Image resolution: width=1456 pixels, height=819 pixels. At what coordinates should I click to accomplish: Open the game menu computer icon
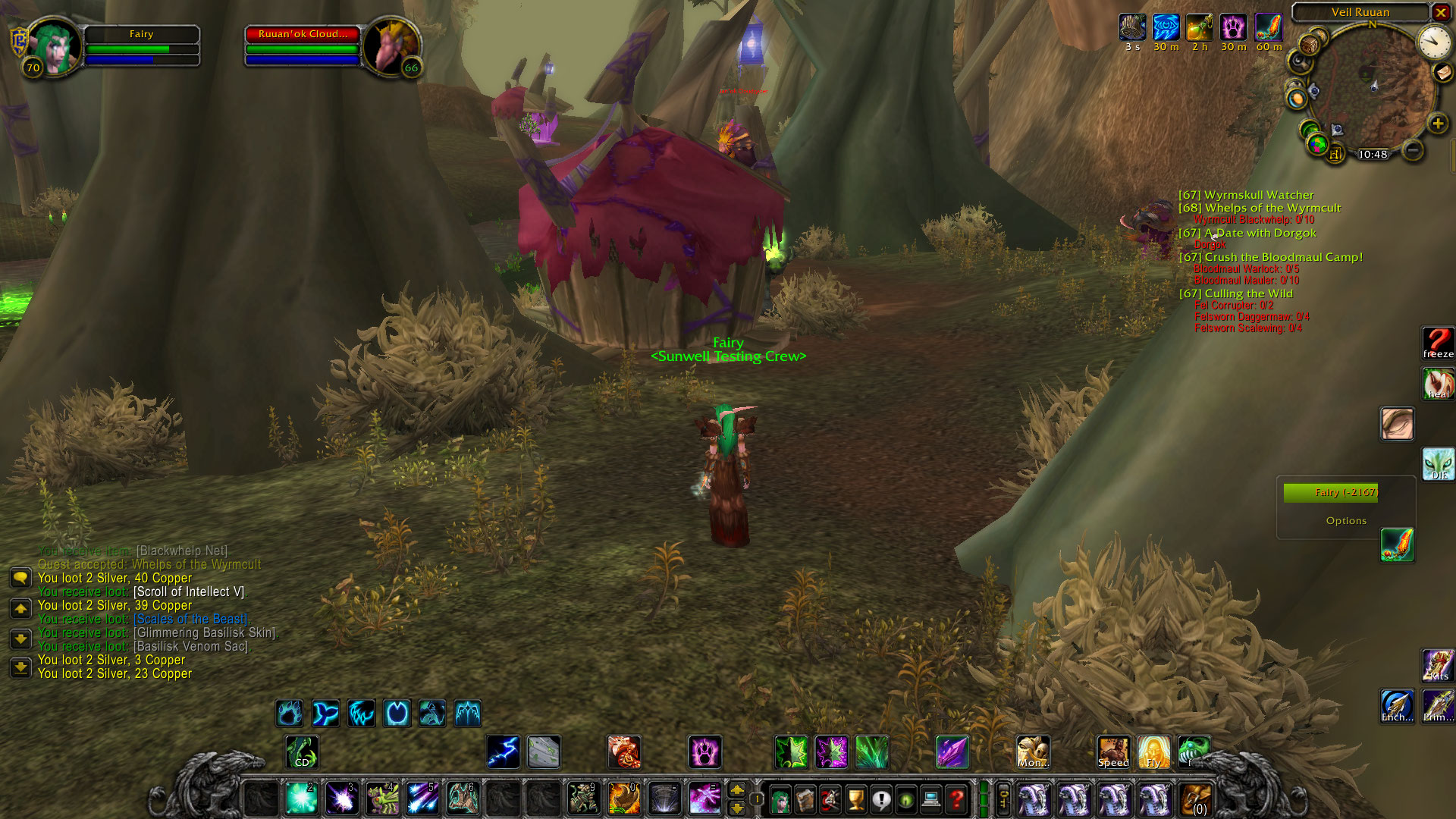point(930,800)
